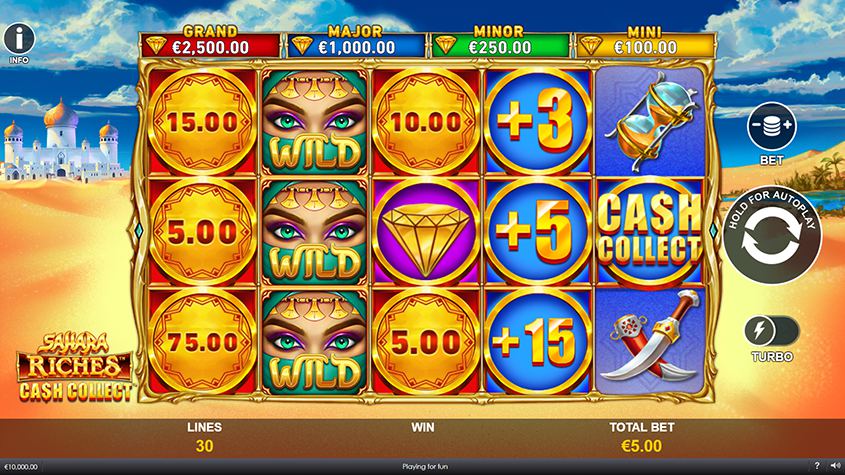Screen dimensions: 845x475
Task: Mute sound with the speaker icon
Action: pos(834,467)
